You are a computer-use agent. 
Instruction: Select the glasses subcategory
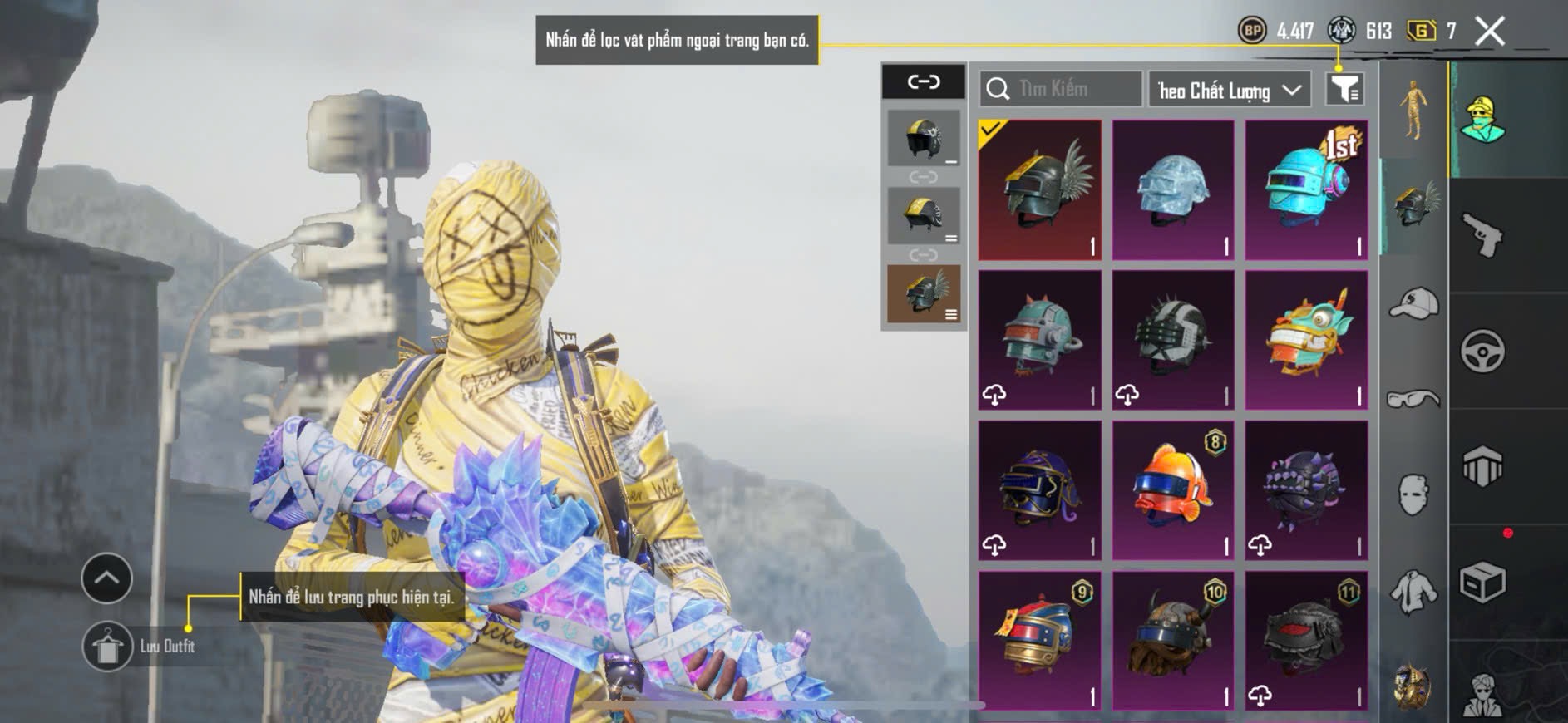pos(1413,400)
